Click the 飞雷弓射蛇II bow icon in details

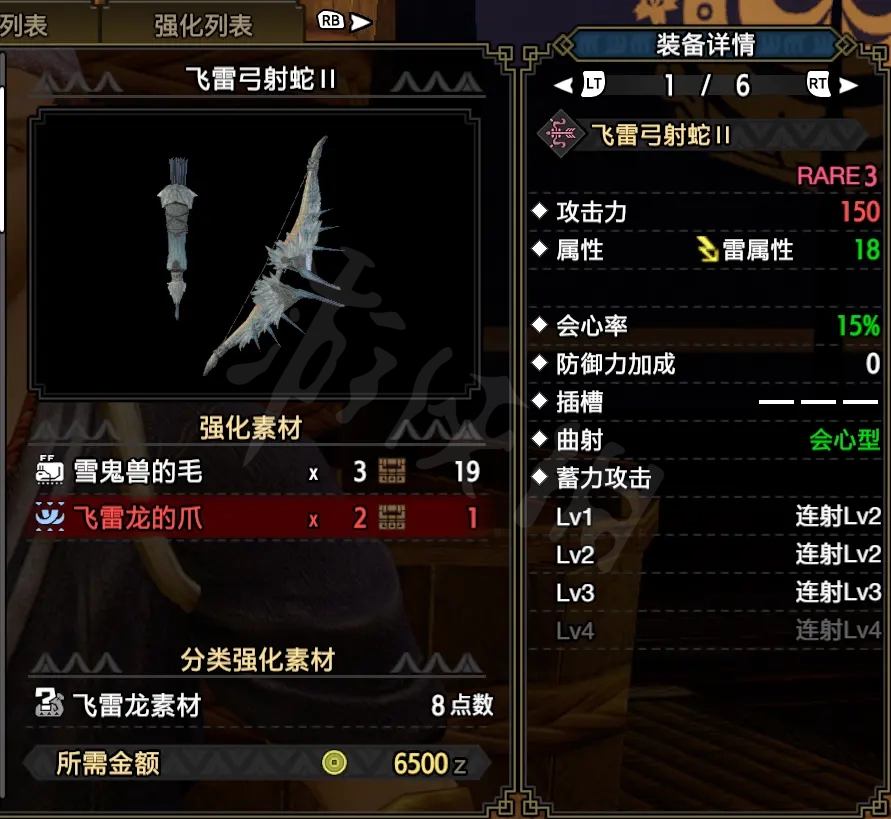(x=561, y=134)
